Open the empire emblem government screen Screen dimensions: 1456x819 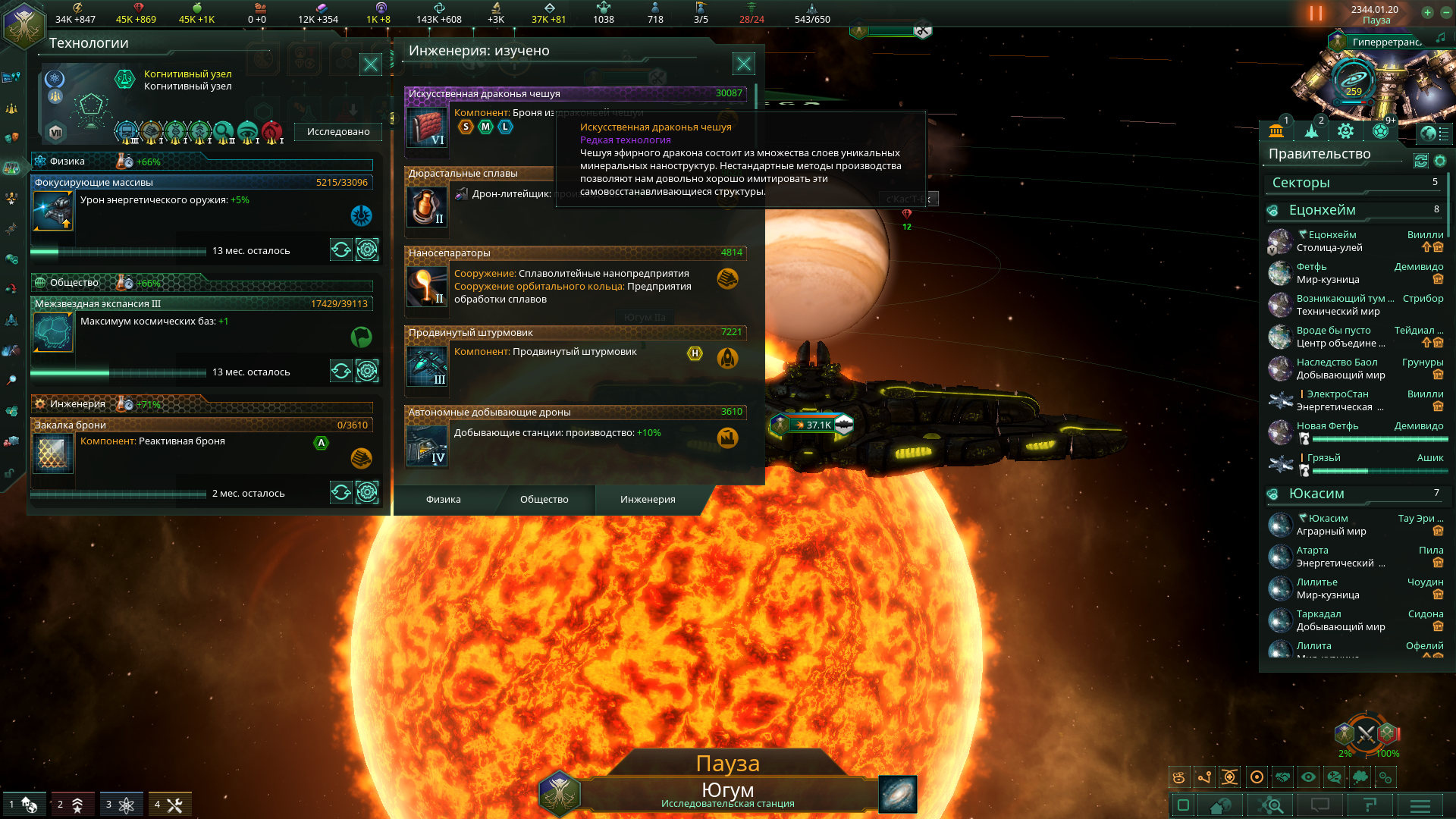point(23,24)
